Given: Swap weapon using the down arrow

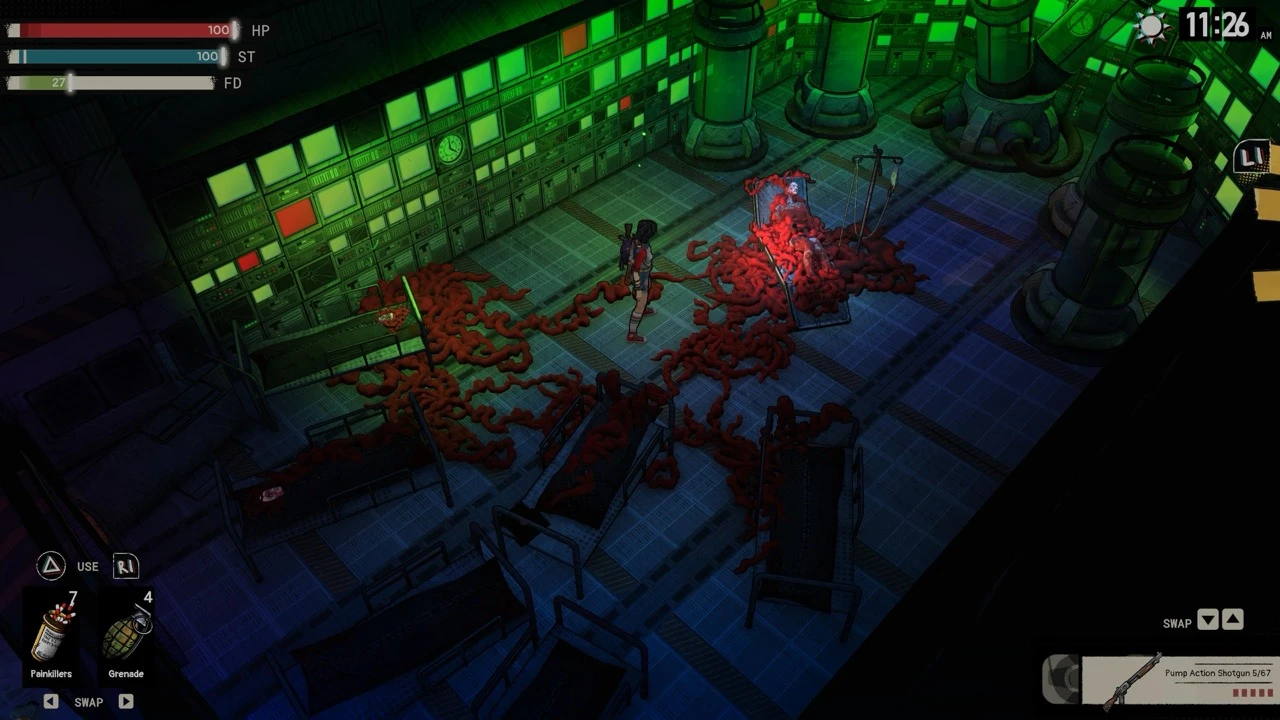Looking at the screenshot, I should (x=1208, y=620).
